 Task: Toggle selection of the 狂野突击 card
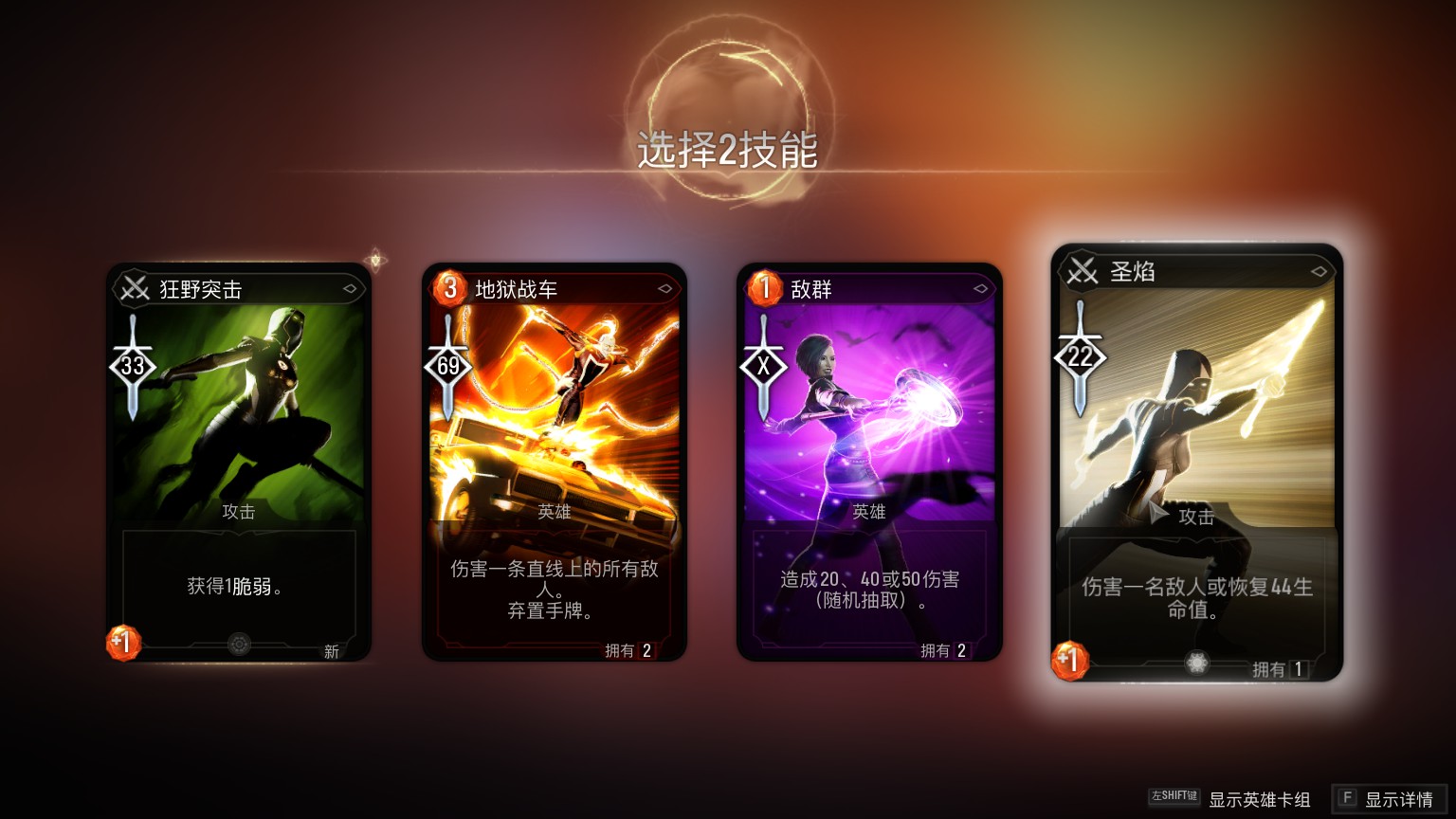pos(239,455)
